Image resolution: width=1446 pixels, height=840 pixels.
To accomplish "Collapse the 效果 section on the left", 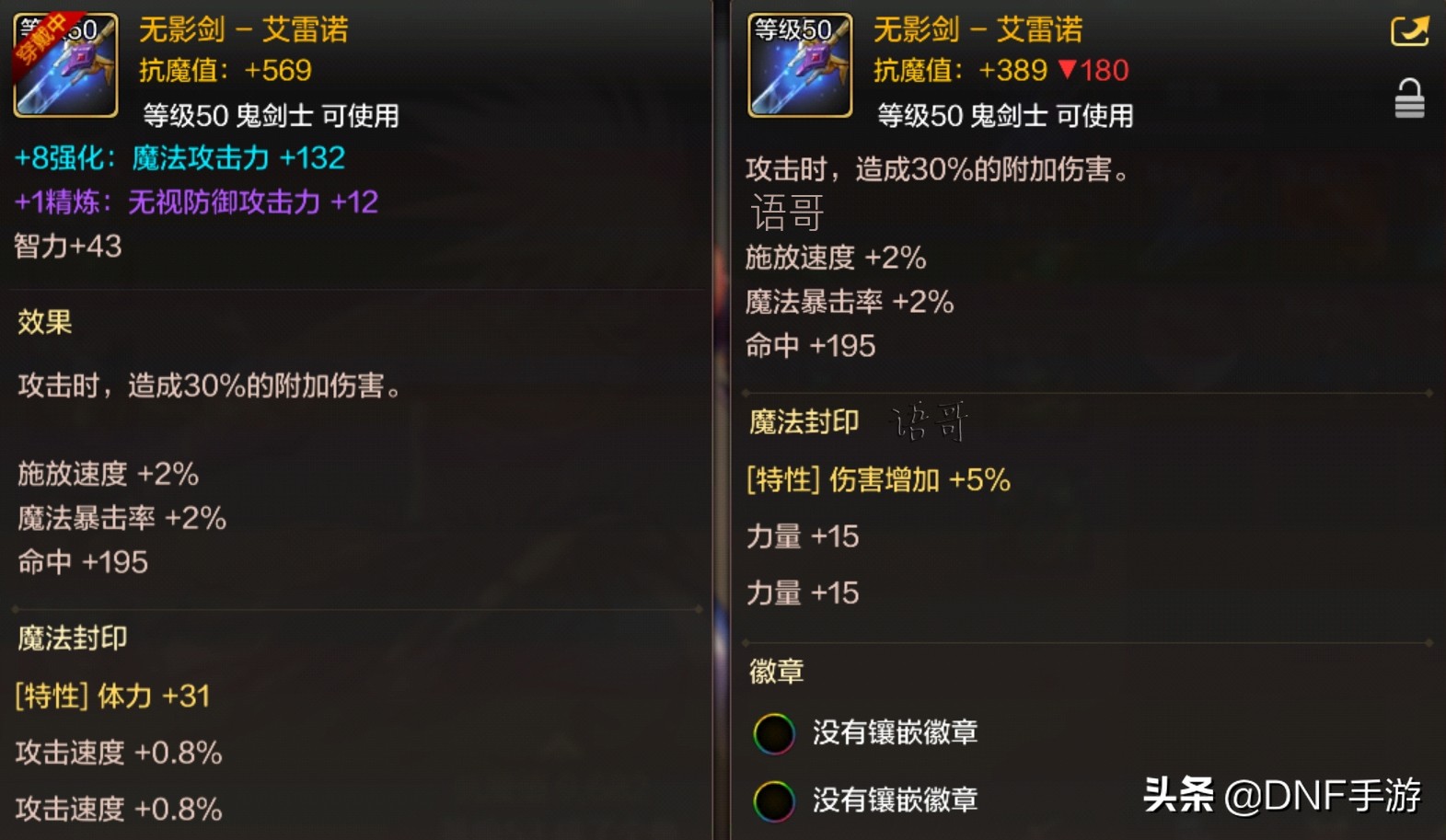I will [40, 322].
